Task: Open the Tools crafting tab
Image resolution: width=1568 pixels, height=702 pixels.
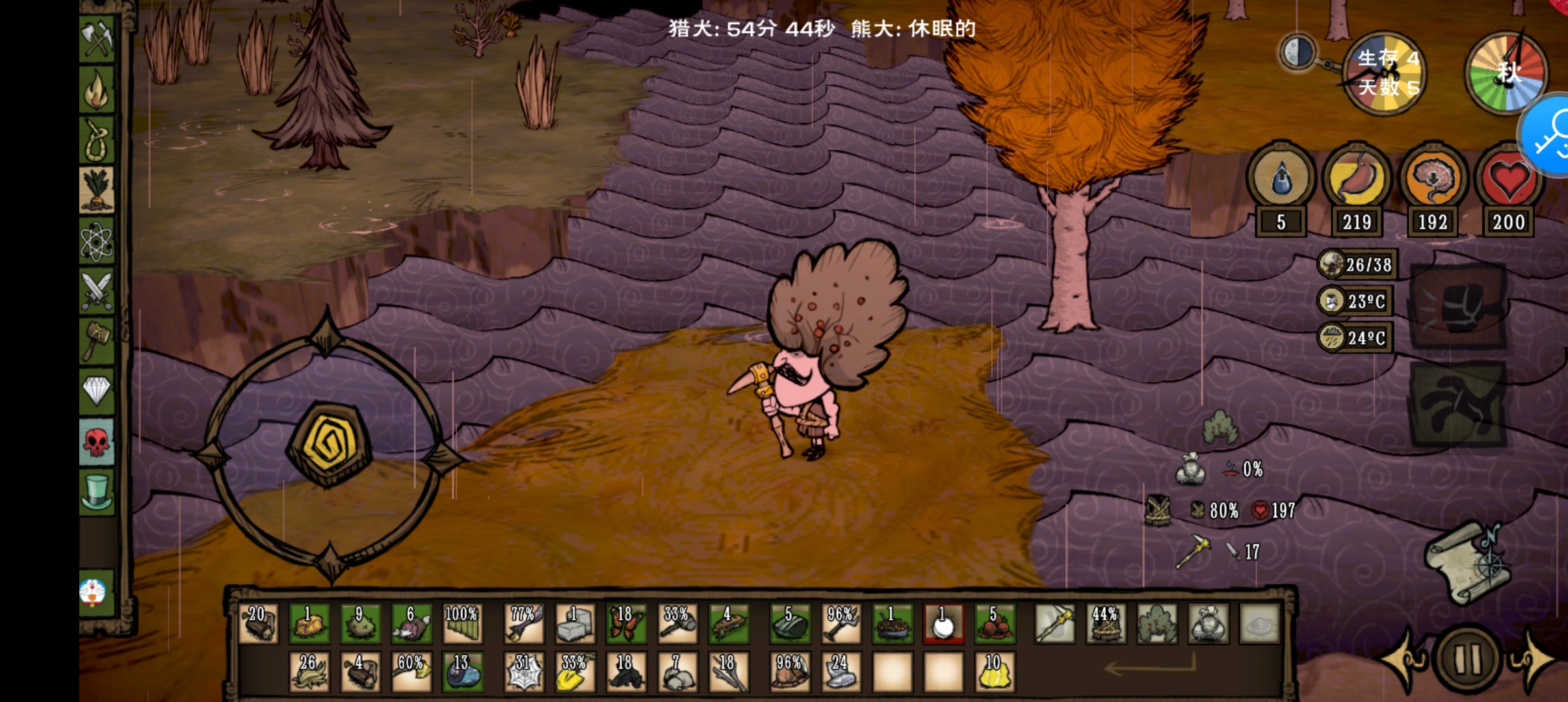Action: click(x=98, y=39)
